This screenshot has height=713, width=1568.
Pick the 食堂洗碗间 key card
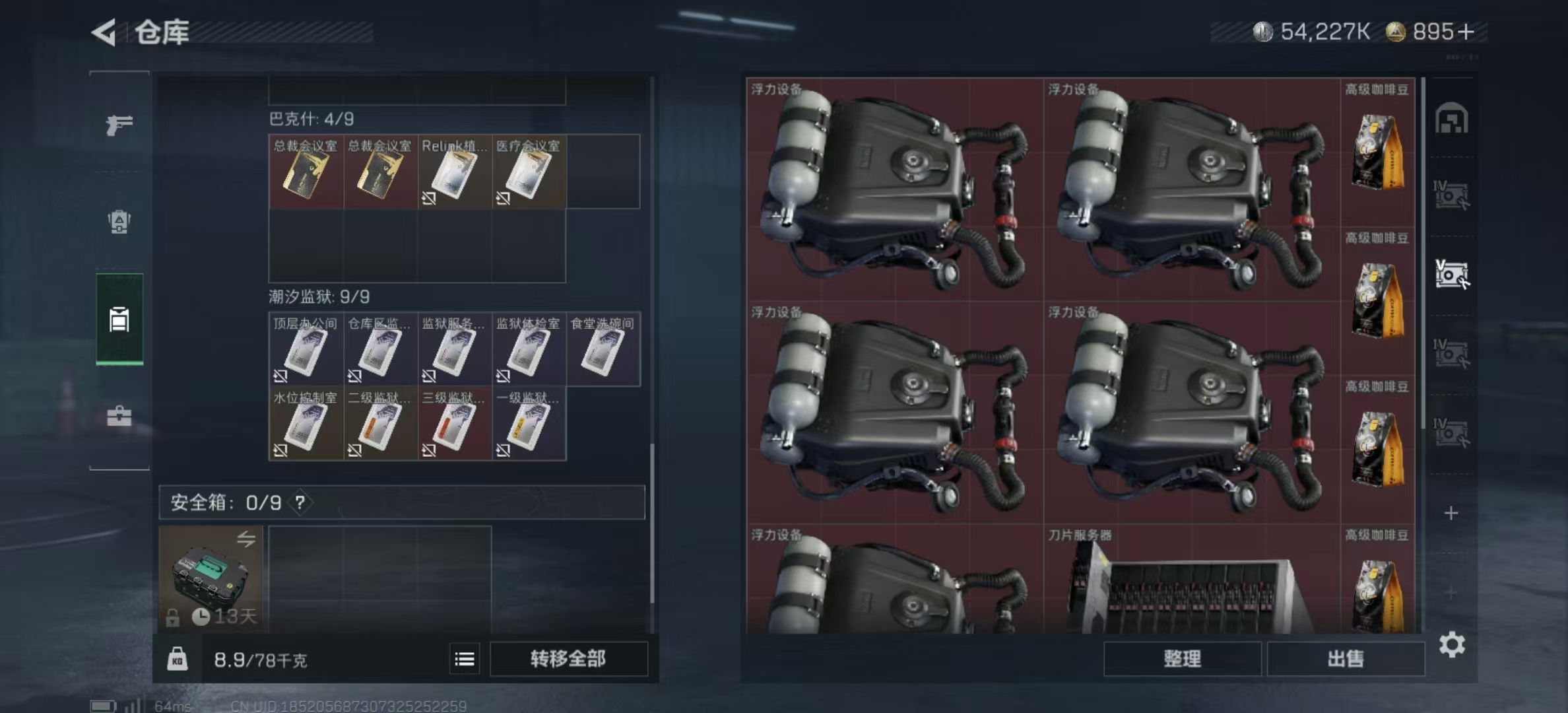603,349
